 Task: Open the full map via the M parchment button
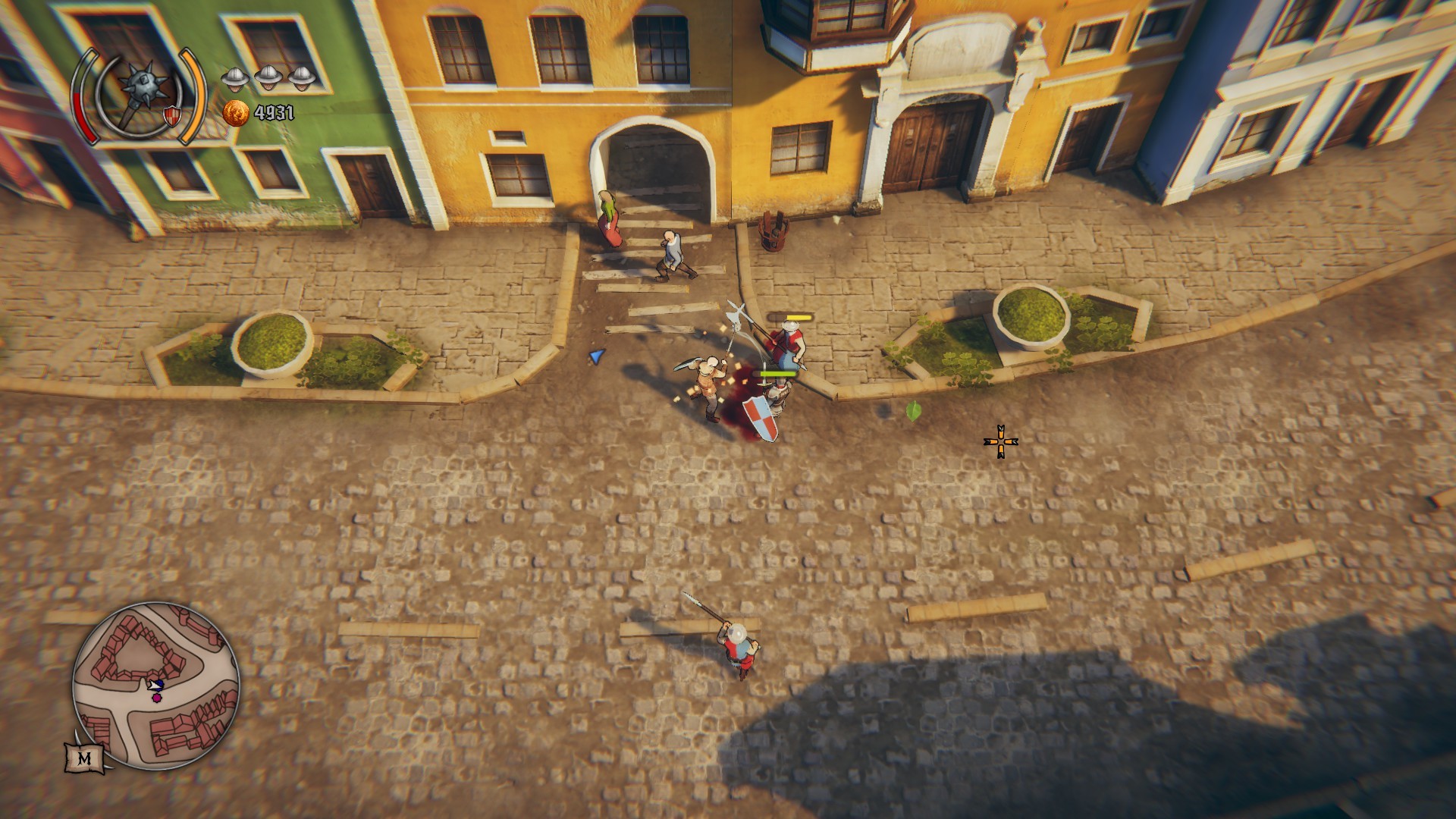(86, 757)
